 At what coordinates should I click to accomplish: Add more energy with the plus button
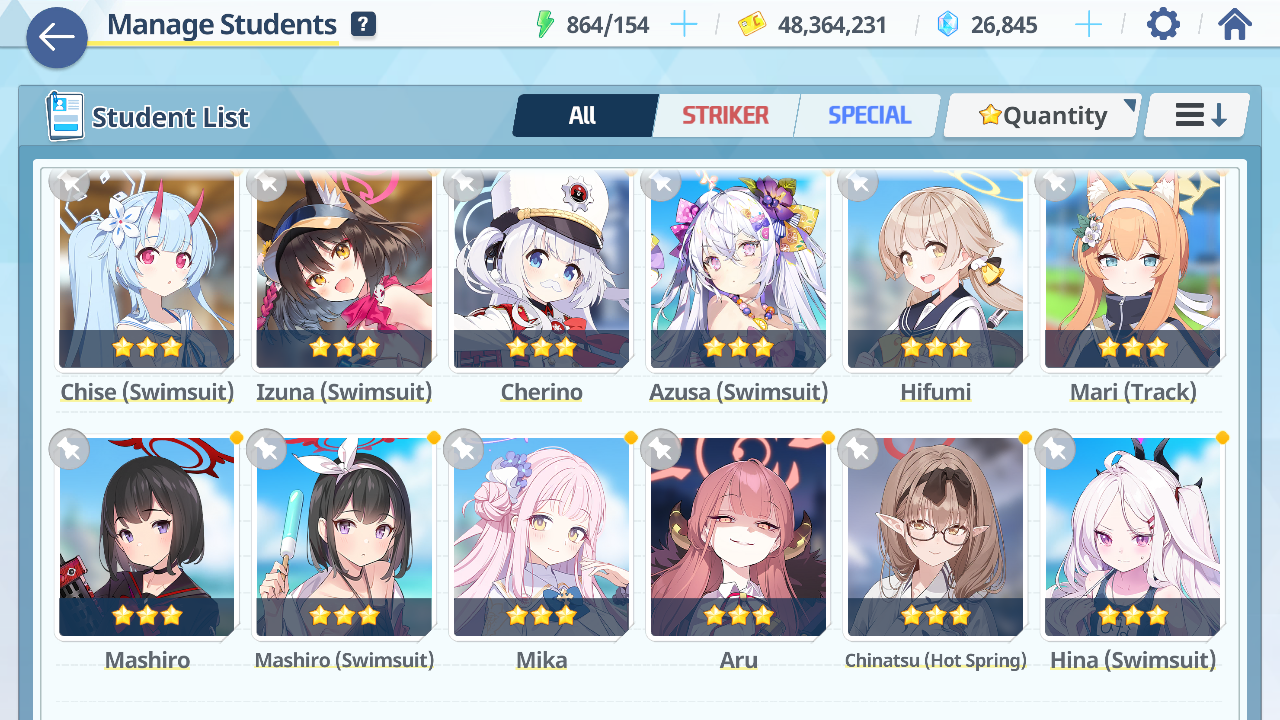(684, 25)
